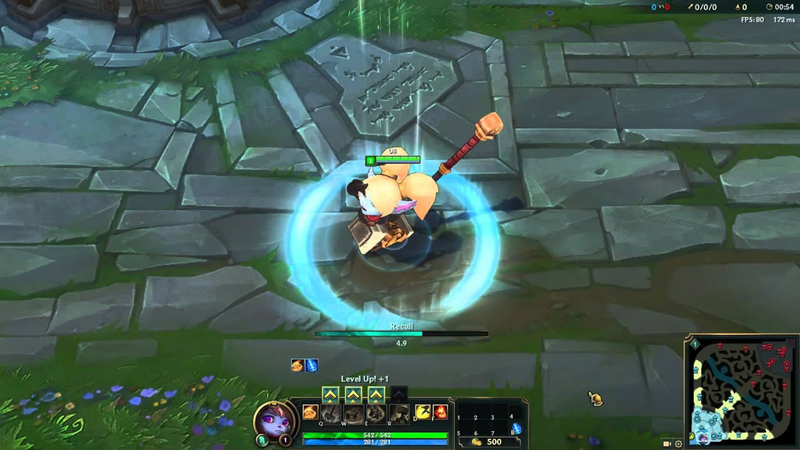Click the passive ability icon beside Q
The width and height of the screenshot is (800, 450).
(310, 412)
